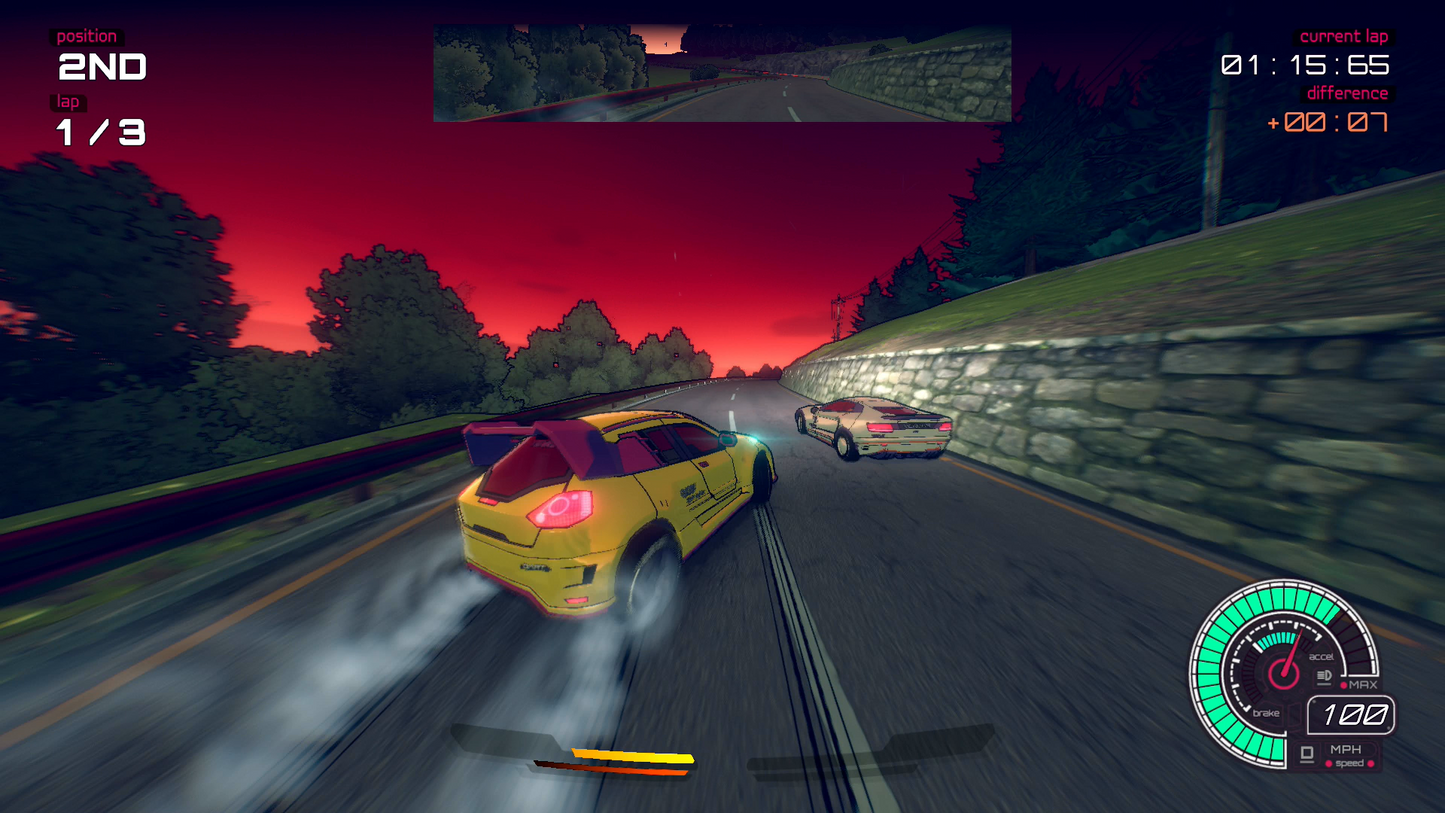Toggle the MPH units label
This screenshot has width=1445, height=813.
[x=1346, y=749]
